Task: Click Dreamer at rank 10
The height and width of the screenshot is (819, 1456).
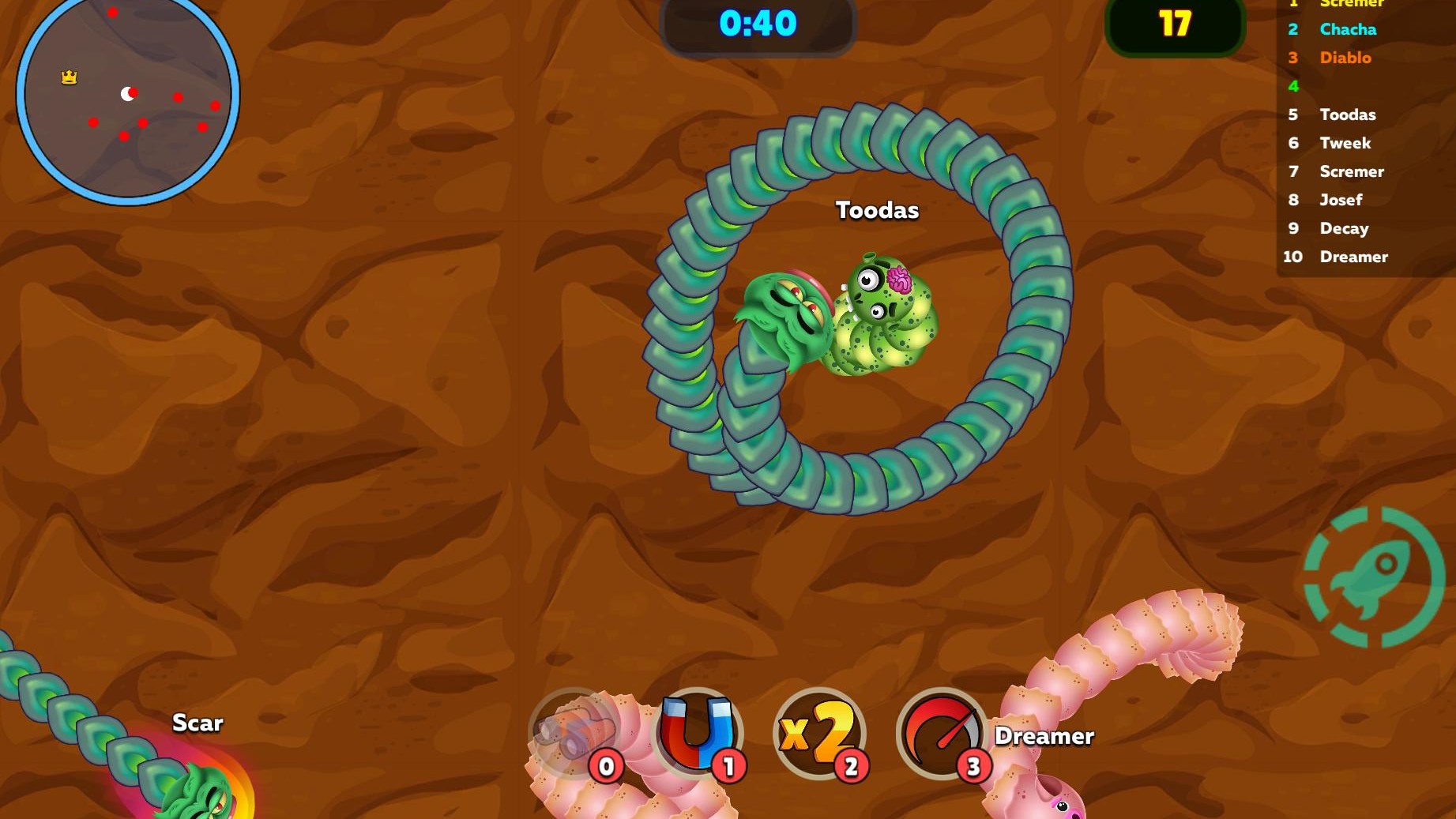Action: pyautogui.click(x=1354, y=257)
